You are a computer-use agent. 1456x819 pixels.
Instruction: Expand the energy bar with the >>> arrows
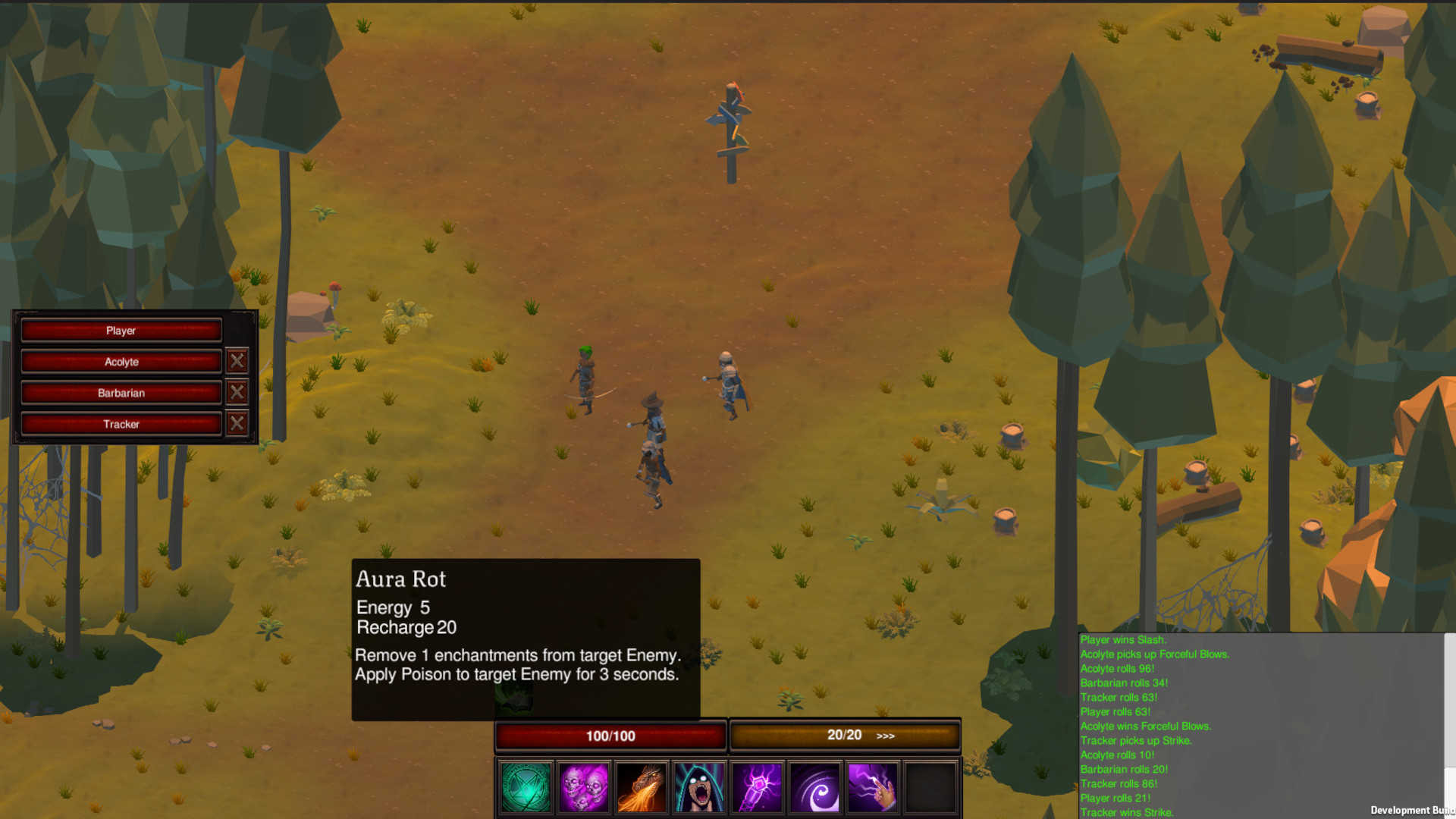[884, 736]
